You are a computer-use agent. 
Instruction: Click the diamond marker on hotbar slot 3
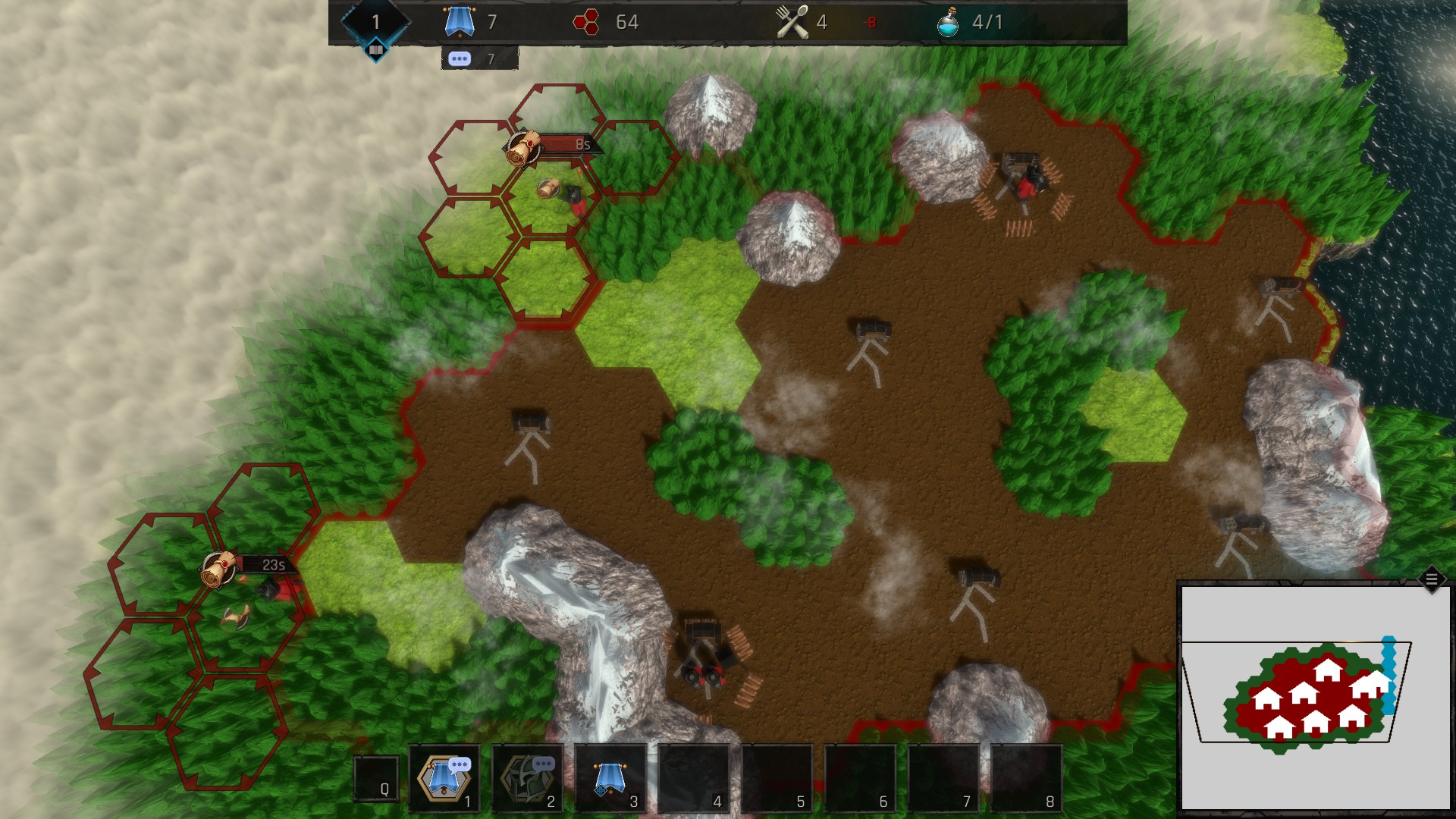(x=601, y=791)
